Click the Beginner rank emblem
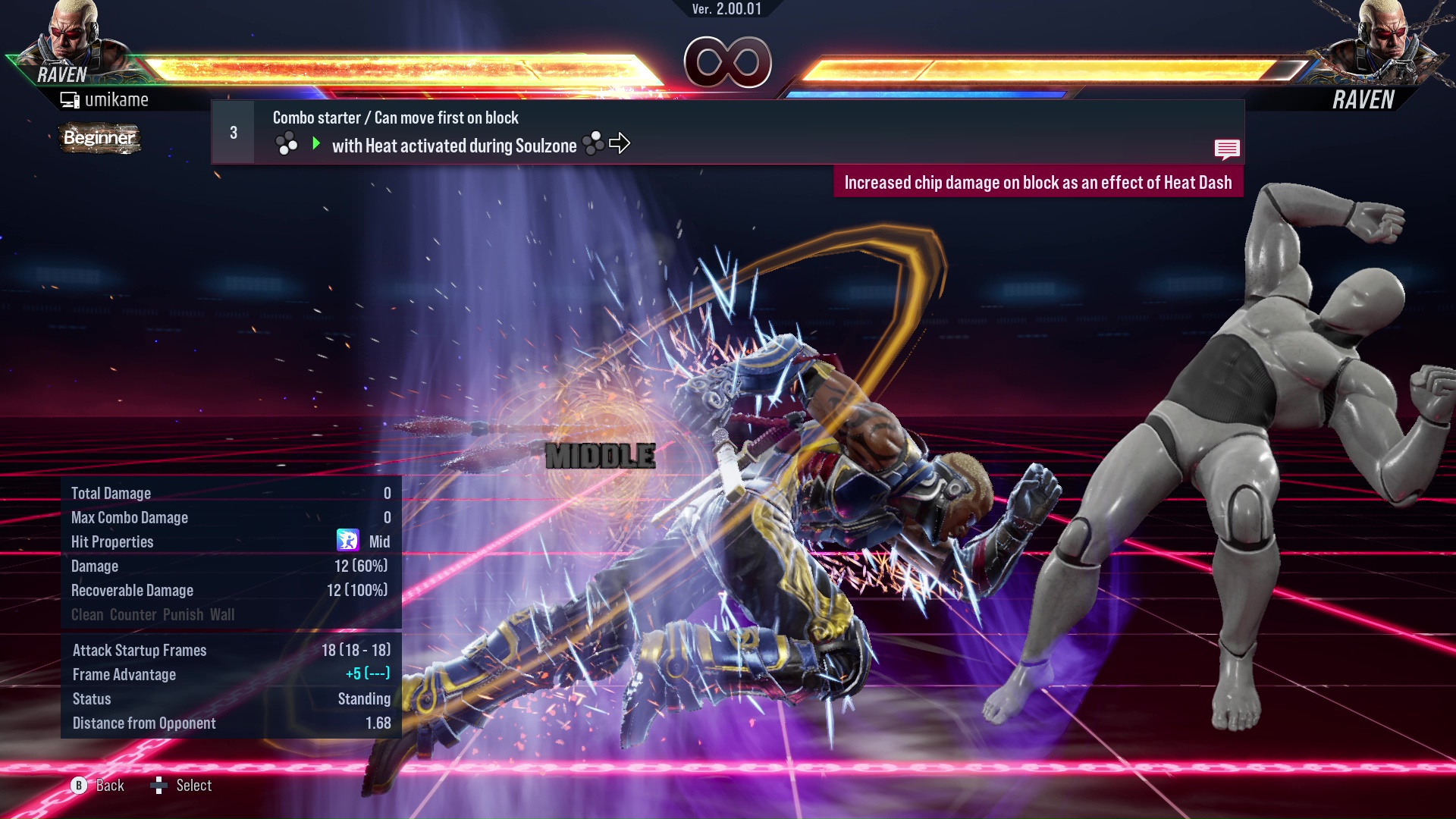This screenshot has height=819, width=1456. pos(99,138)
